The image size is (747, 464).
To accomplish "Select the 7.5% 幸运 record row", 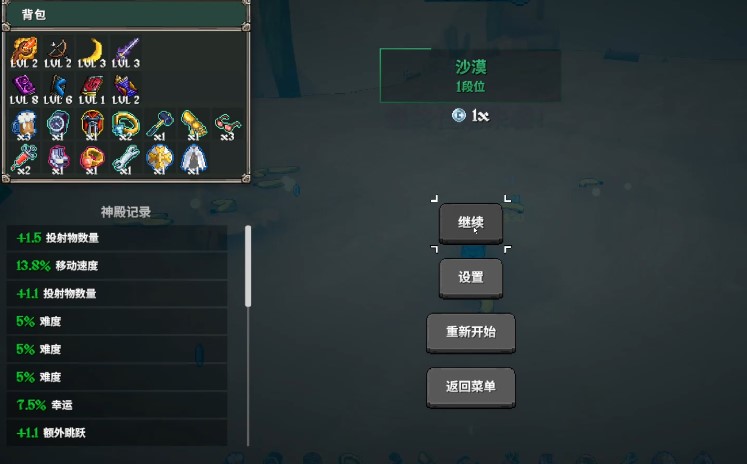I will (x=117, y=405).
